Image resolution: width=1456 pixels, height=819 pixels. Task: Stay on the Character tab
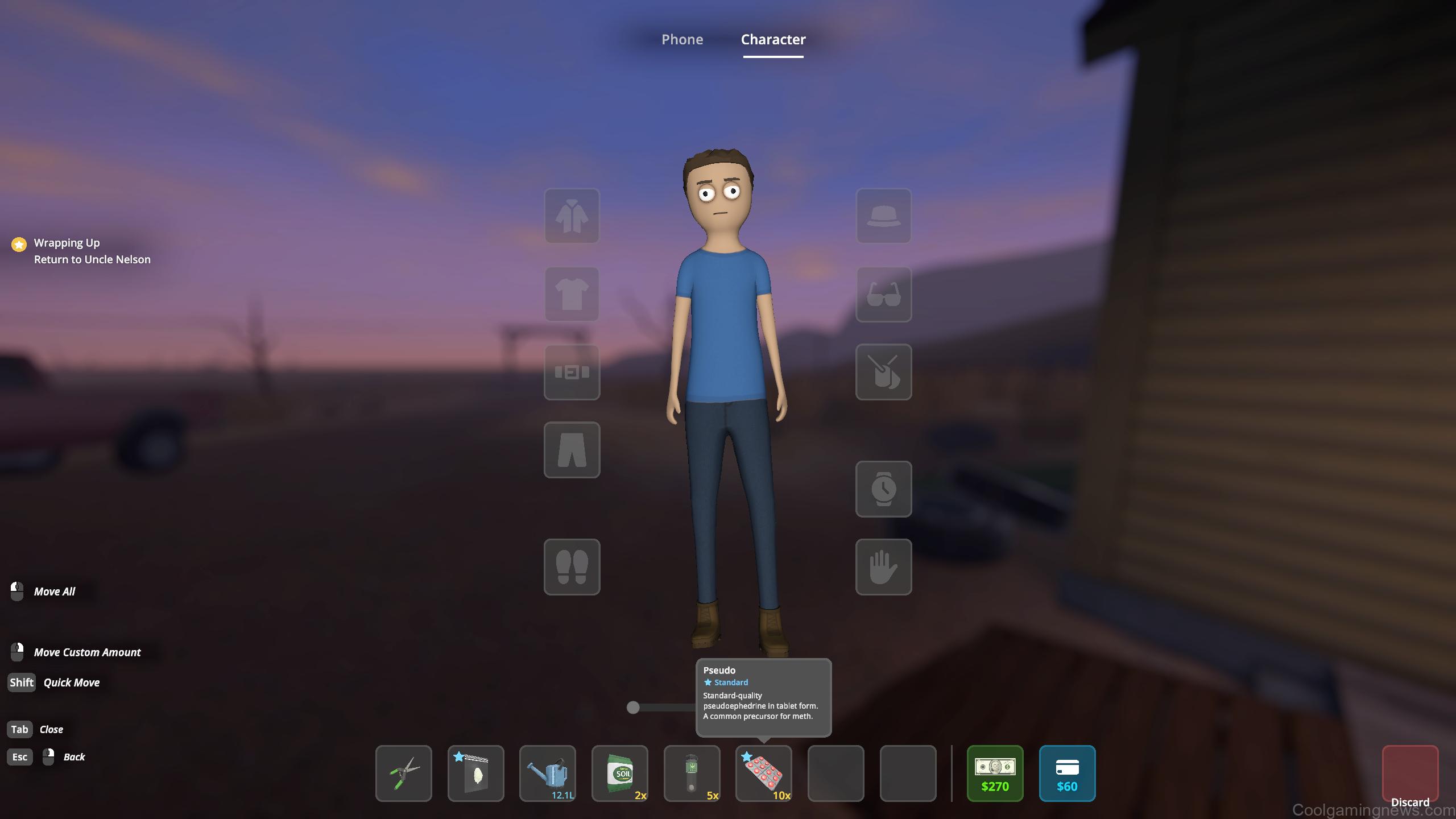tap(772, 39)
